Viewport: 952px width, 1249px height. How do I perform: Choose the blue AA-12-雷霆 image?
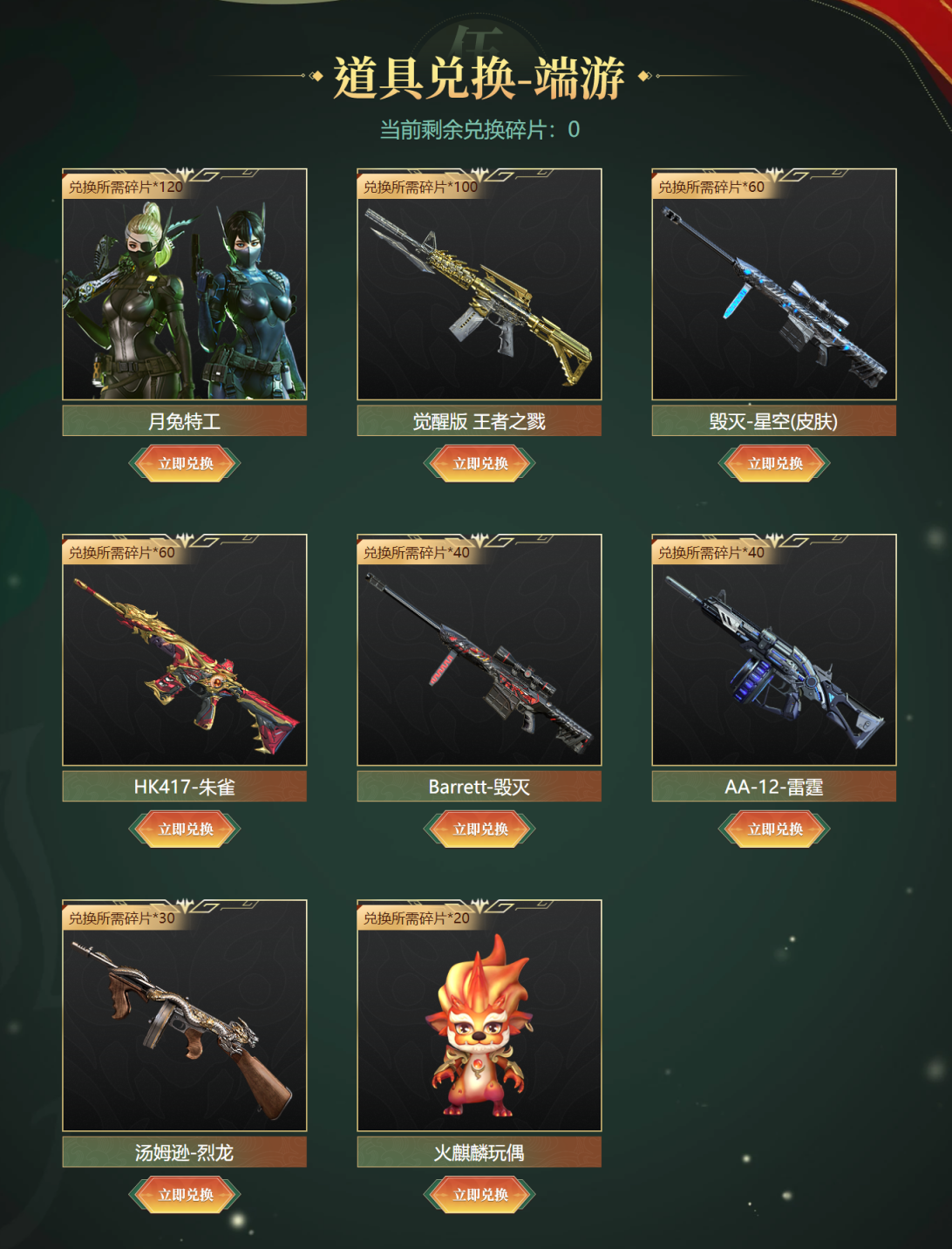tap(774, 658)
